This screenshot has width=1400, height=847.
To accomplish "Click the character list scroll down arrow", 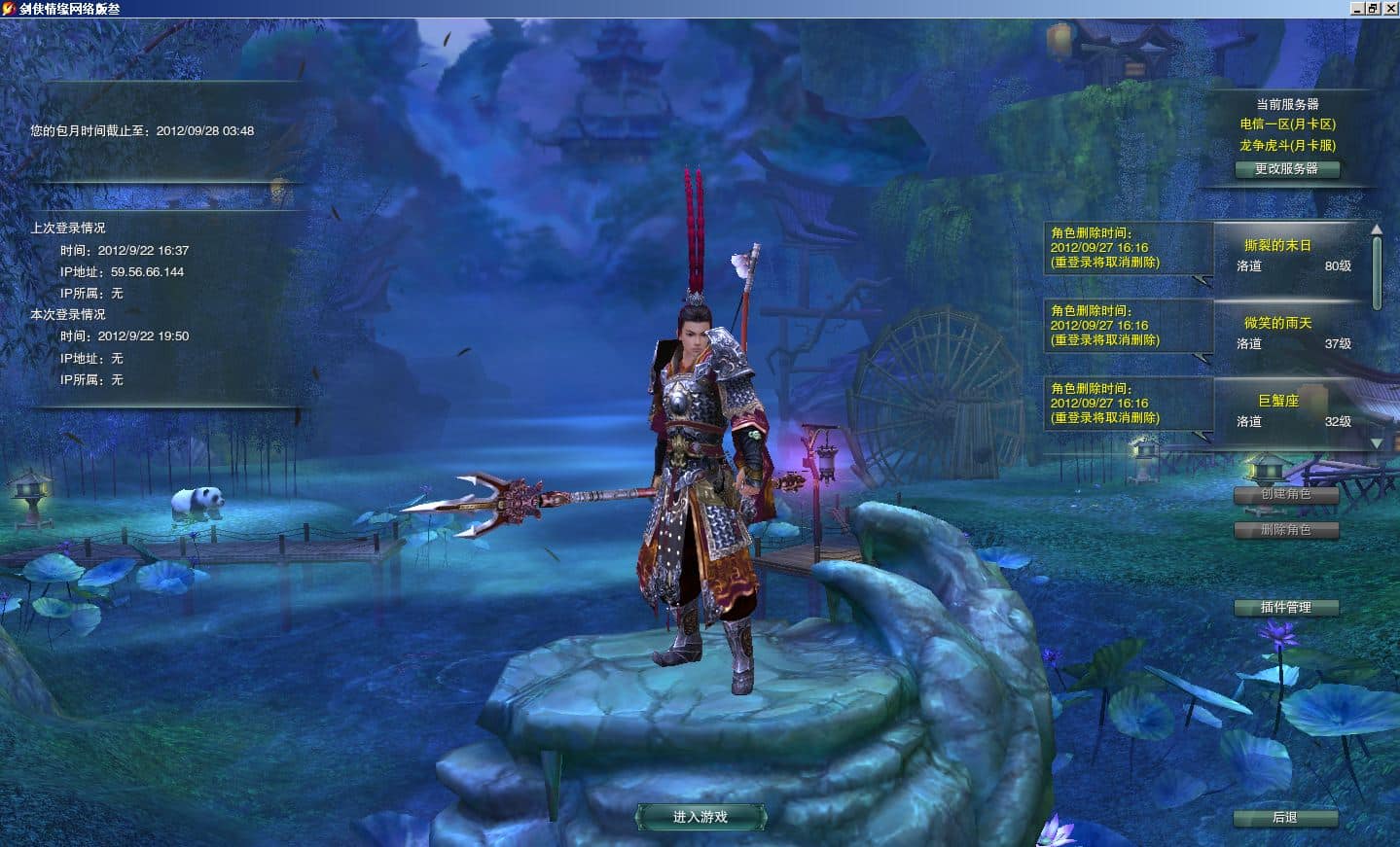I will [x=1377, y=443].
